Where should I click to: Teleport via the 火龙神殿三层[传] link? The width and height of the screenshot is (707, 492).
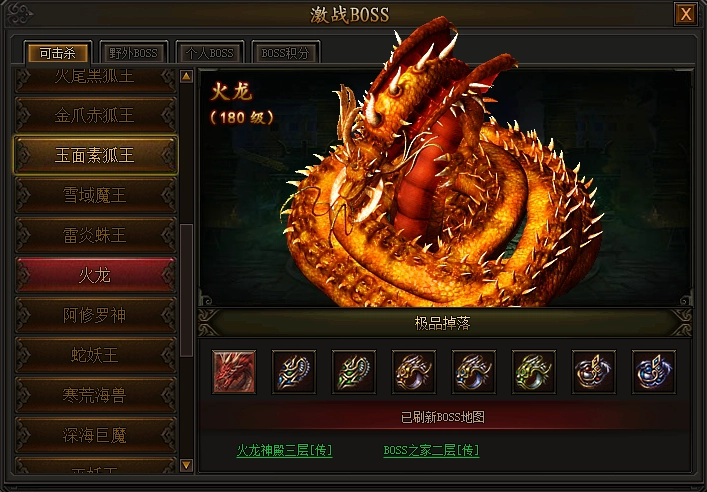click(x=284, y=451)
